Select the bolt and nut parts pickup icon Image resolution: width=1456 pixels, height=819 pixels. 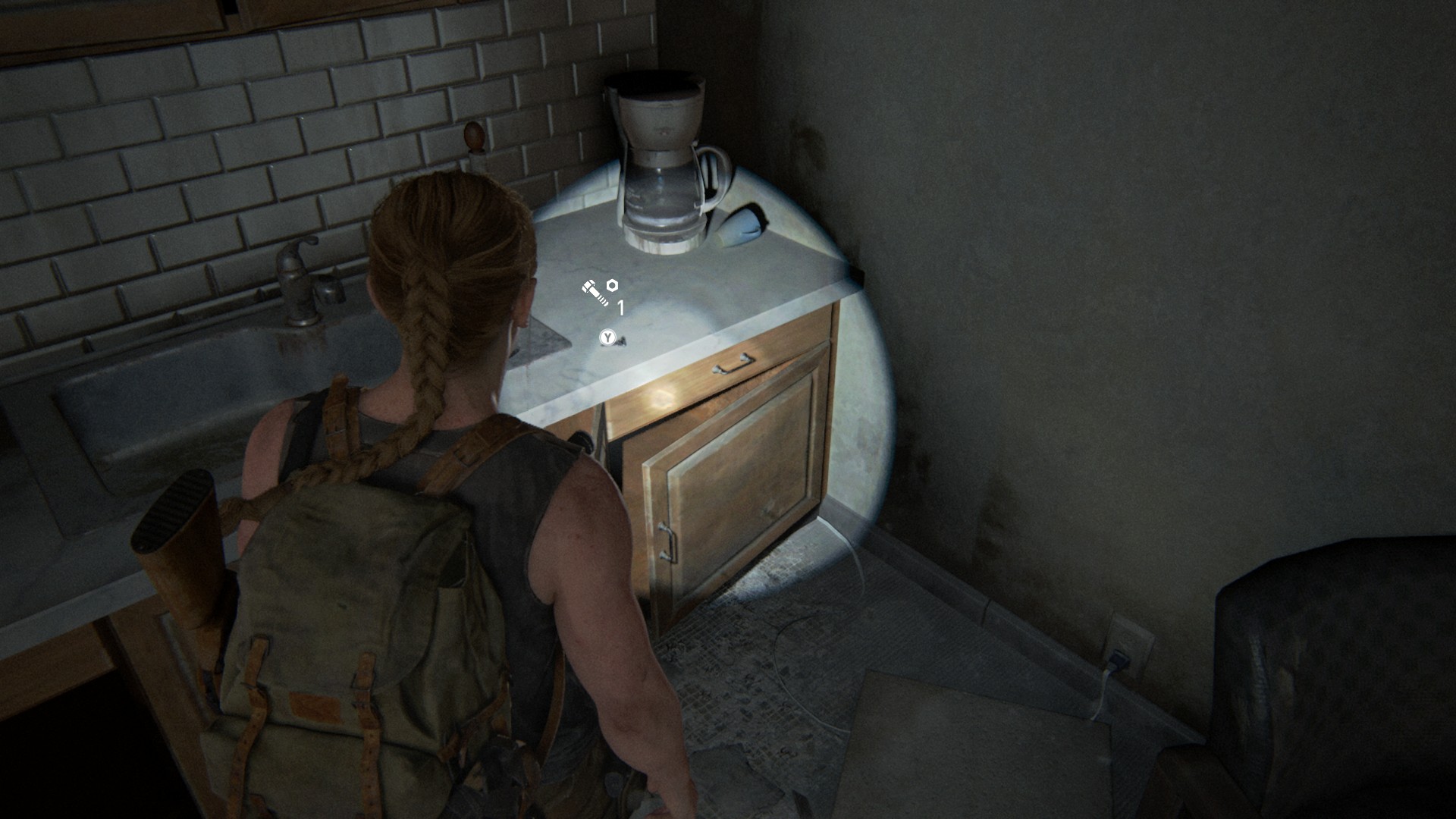coord(600,292)
